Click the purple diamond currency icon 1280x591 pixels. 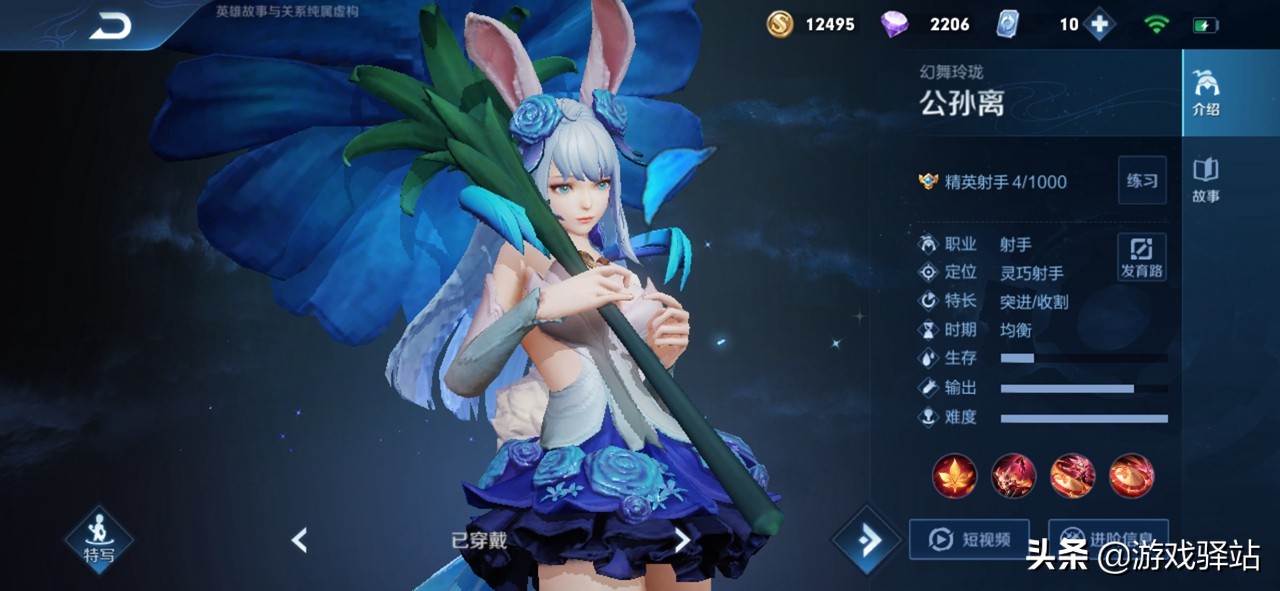894,24
